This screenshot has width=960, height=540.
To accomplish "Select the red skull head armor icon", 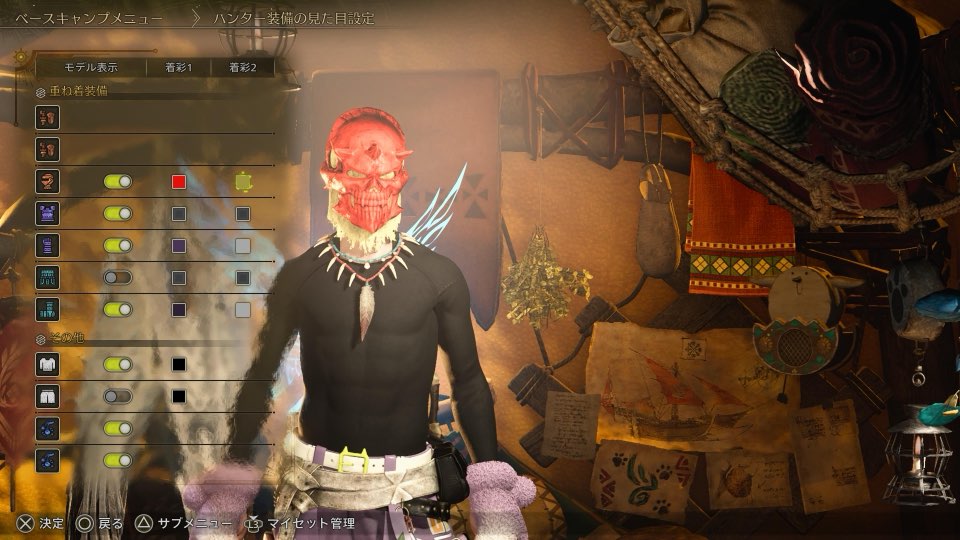I will 47,182.
